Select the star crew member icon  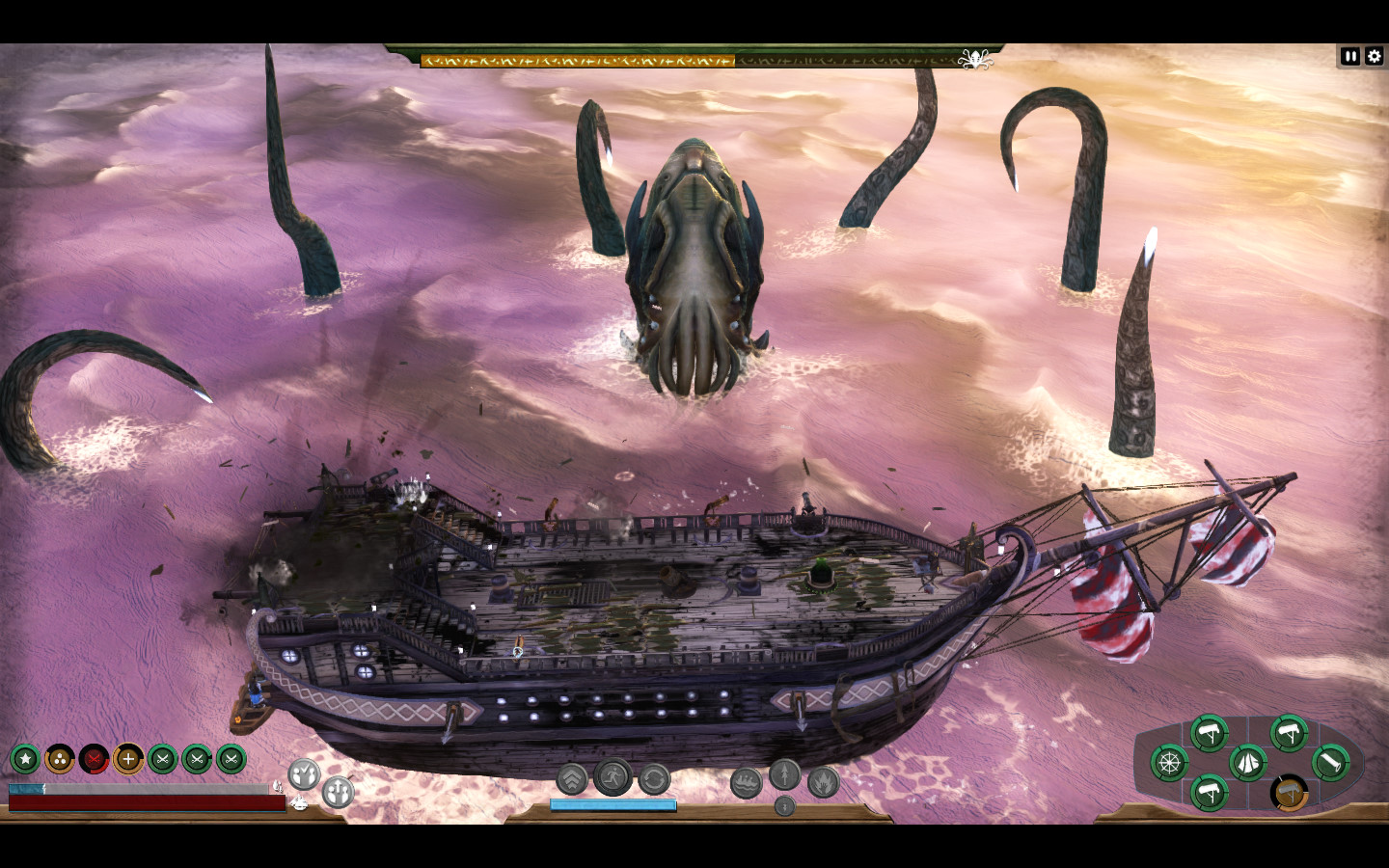point(25,760)
